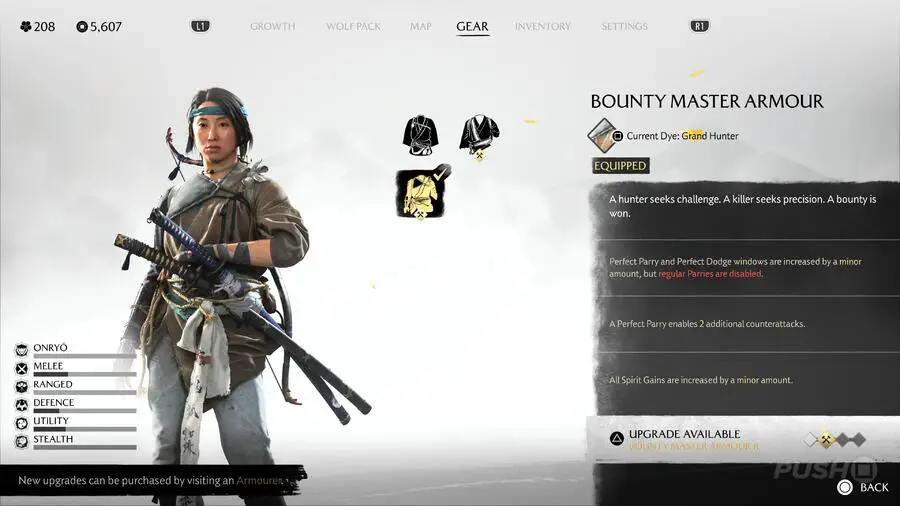Switch to the Settings tab
Viewport: 900px width, 506px height.
pyautogui.click(x=624, y=26)
